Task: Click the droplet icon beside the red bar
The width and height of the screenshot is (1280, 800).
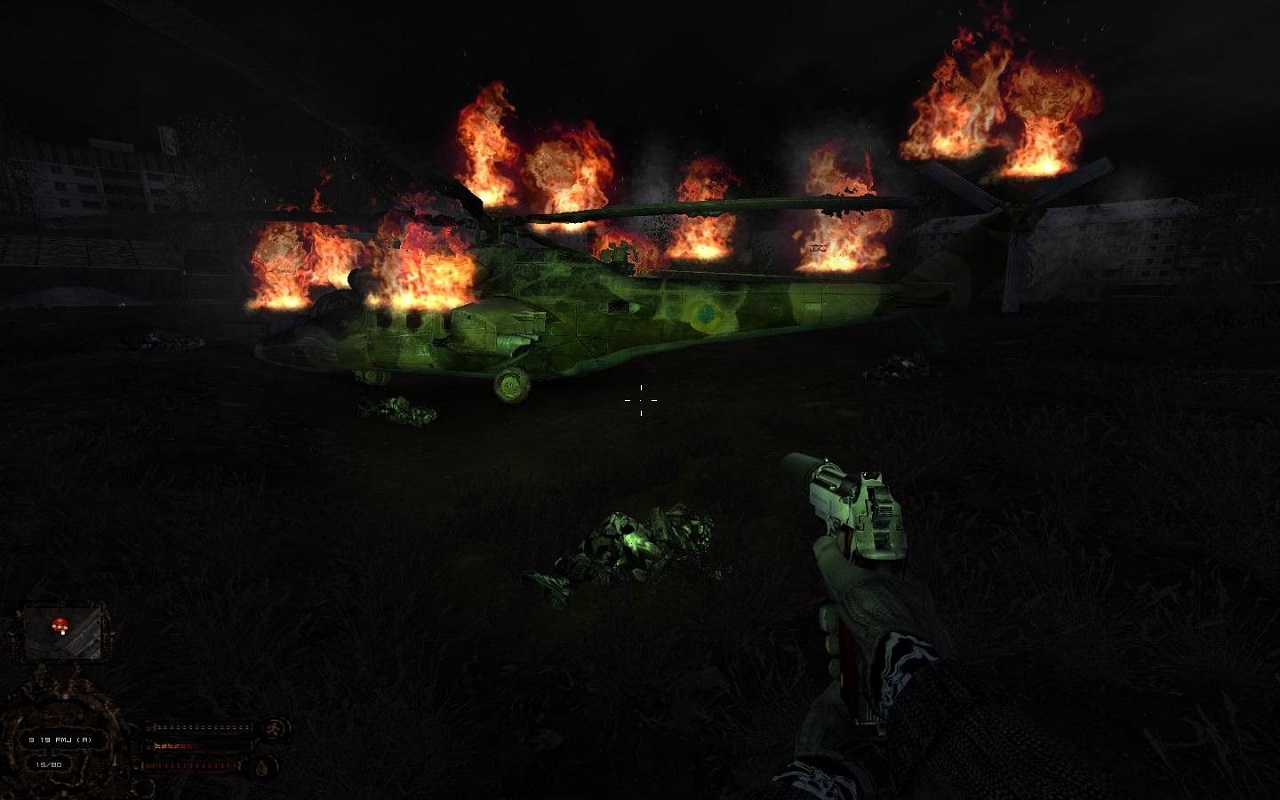Action: 260,767
